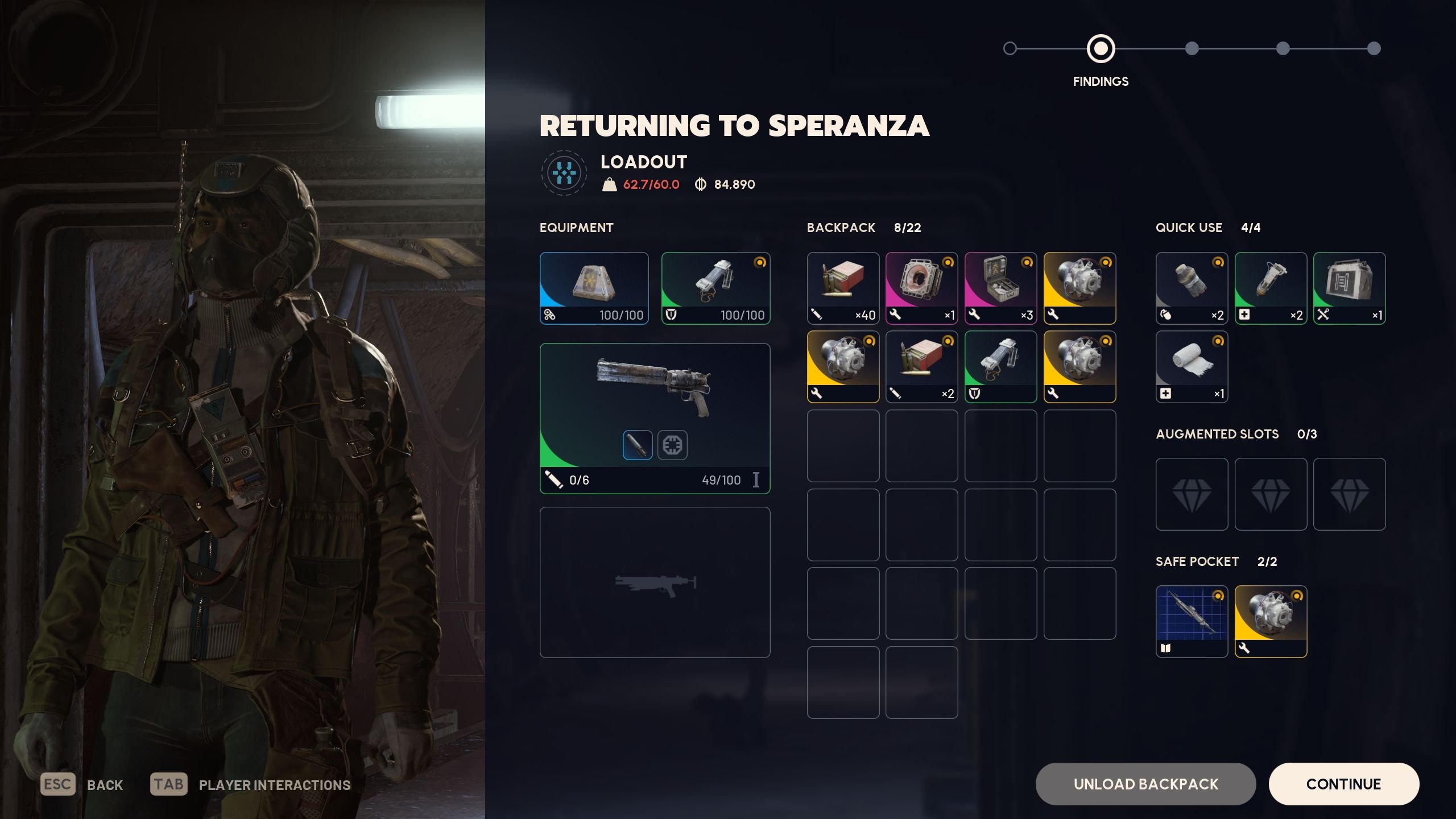The image size is (1456, 819).
Task: Open the blueprint in the safe pocket
Action: click(x=1192, y=622)
